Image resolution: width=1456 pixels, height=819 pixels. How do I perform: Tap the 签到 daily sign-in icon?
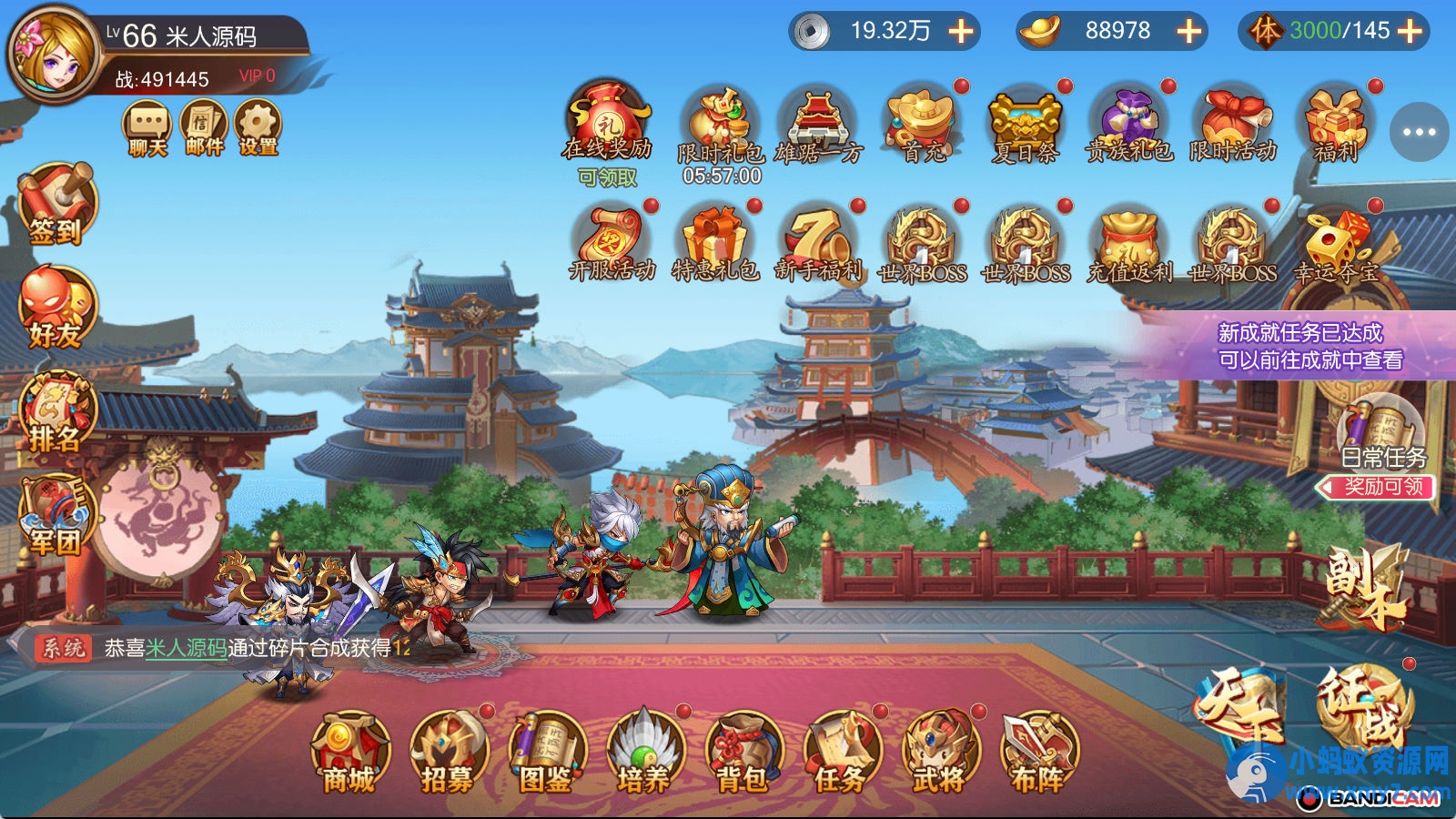click(56, 205)
